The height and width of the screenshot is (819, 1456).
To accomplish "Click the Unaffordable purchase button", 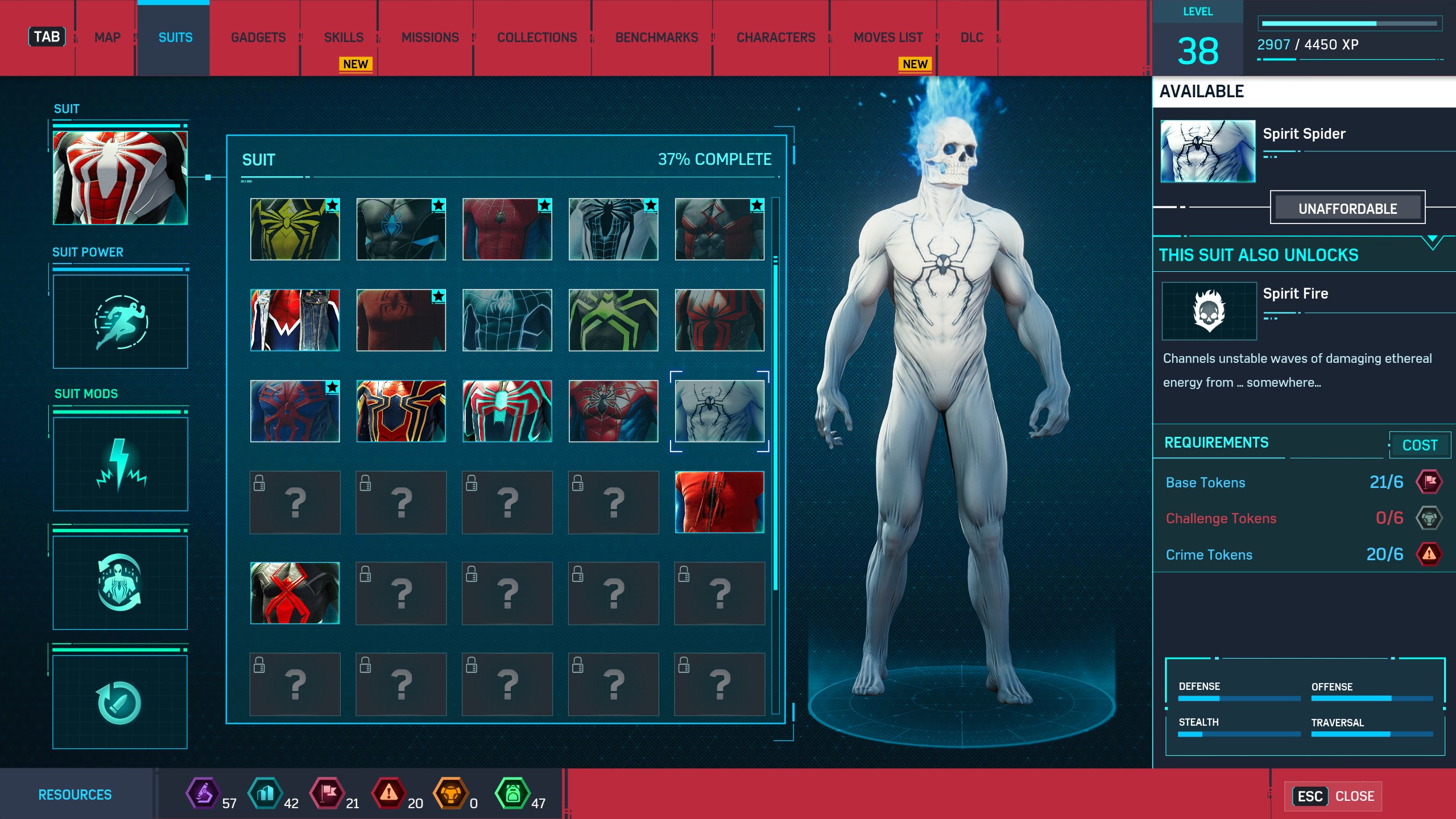I will click(x=1347, y=208).
